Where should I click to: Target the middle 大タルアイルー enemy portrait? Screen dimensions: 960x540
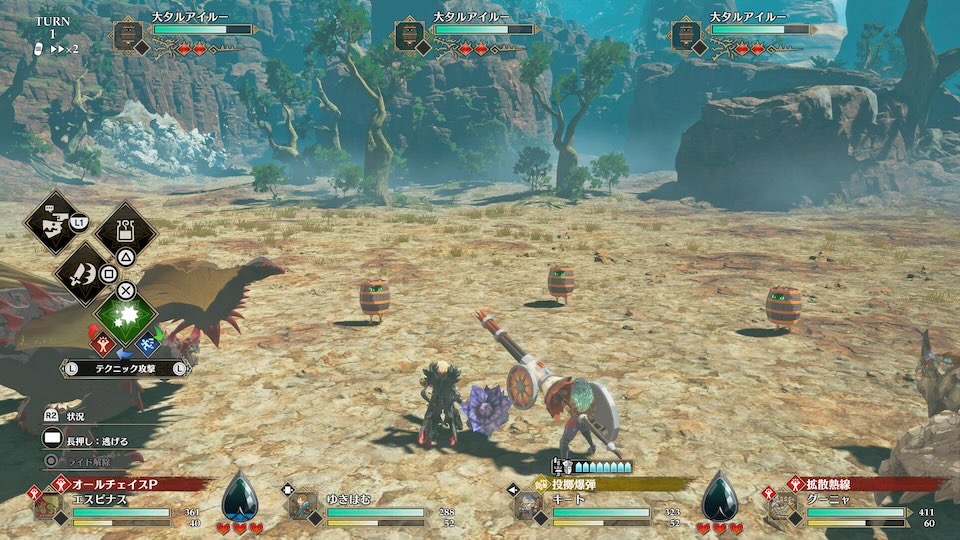tap(407, 35)
